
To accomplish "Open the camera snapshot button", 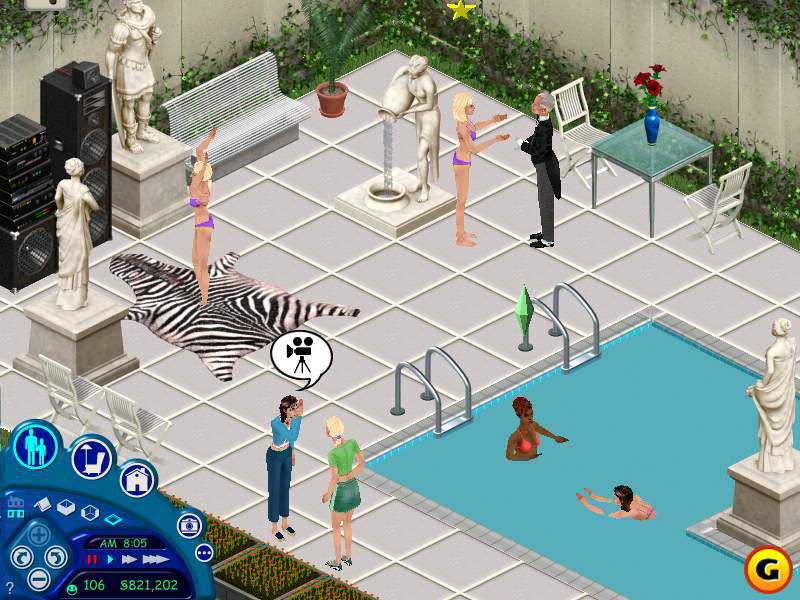I will pyautogui.click(x=187, y=526).
